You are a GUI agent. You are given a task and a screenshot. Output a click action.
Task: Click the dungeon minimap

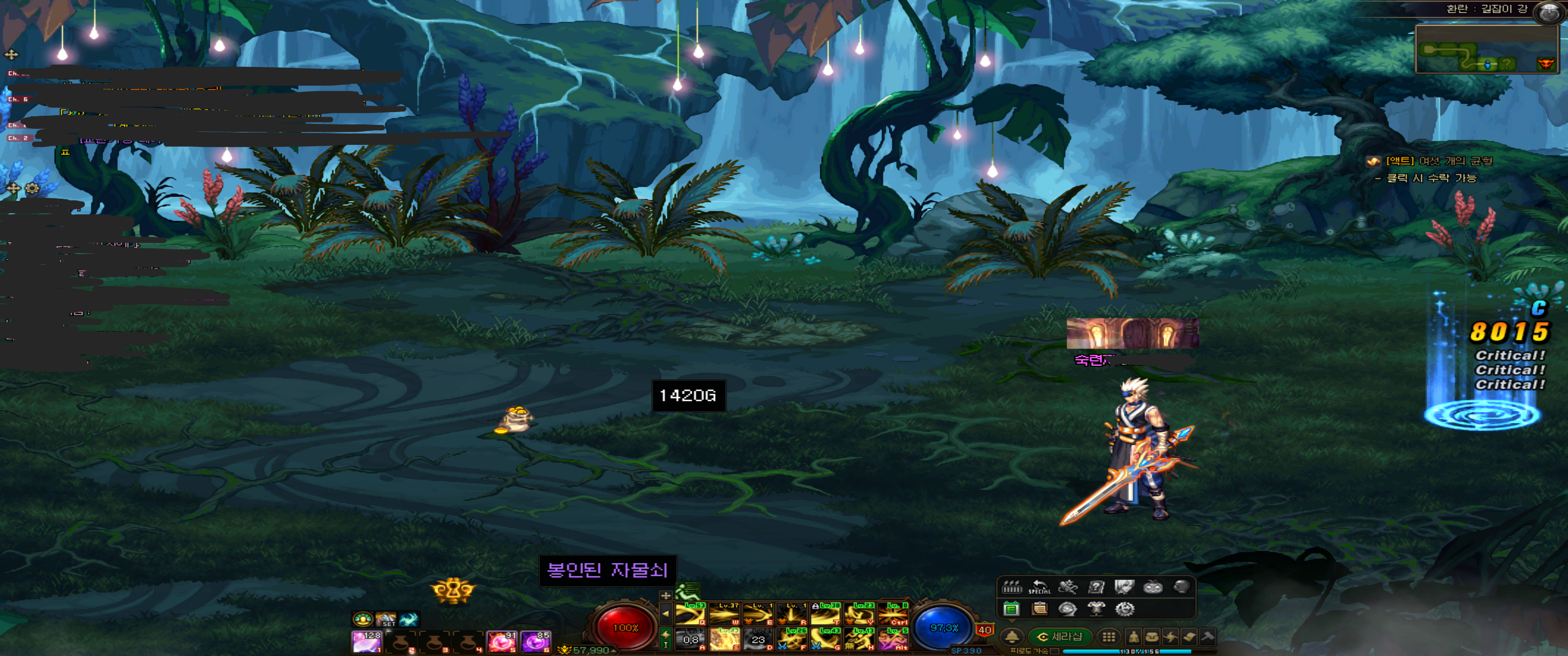click(x=1485, y=49)
